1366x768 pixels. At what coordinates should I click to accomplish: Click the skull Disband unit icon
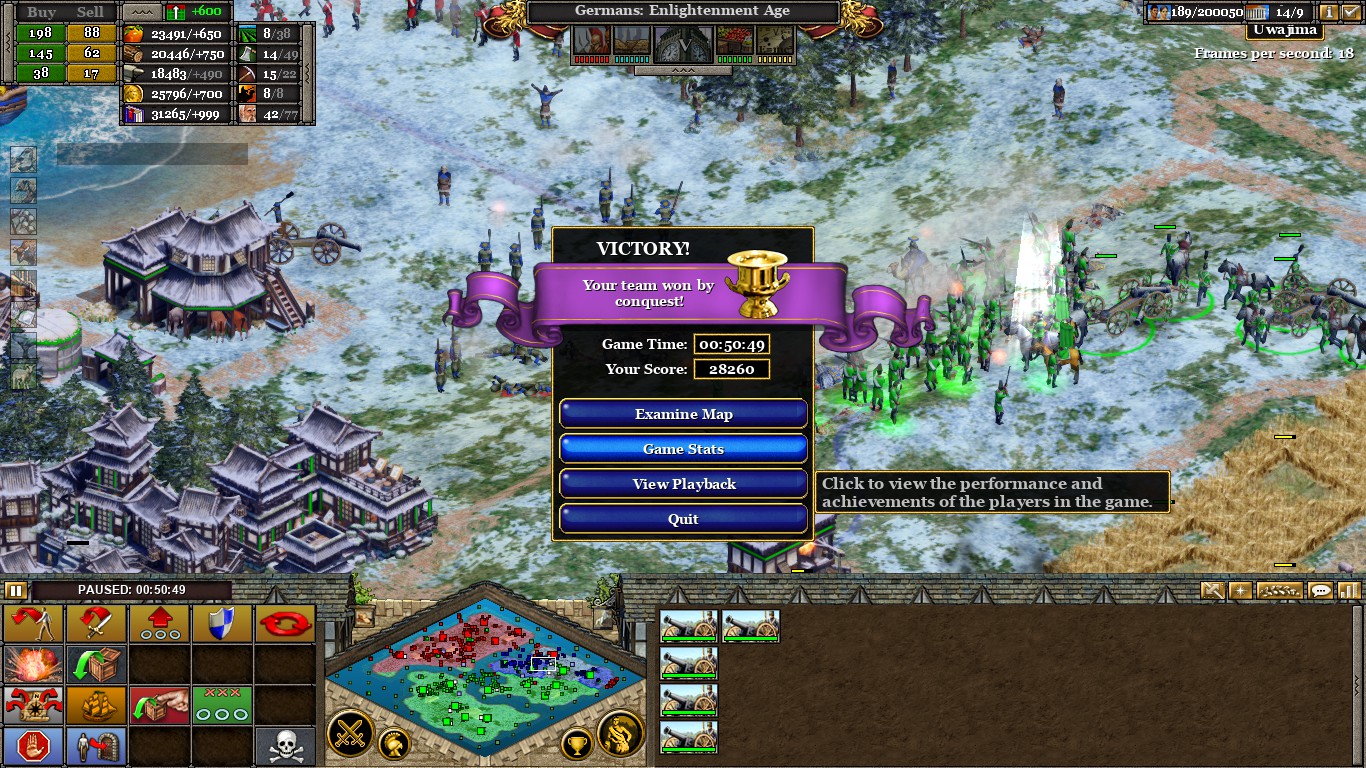pos(285,745)
